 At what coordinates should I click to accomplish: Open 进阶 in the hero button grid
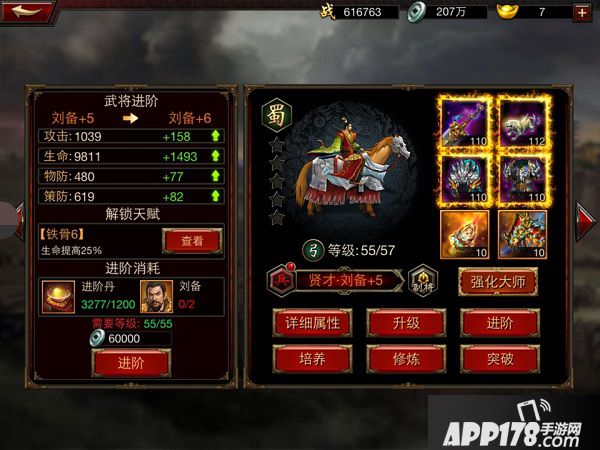coord(500,322)
